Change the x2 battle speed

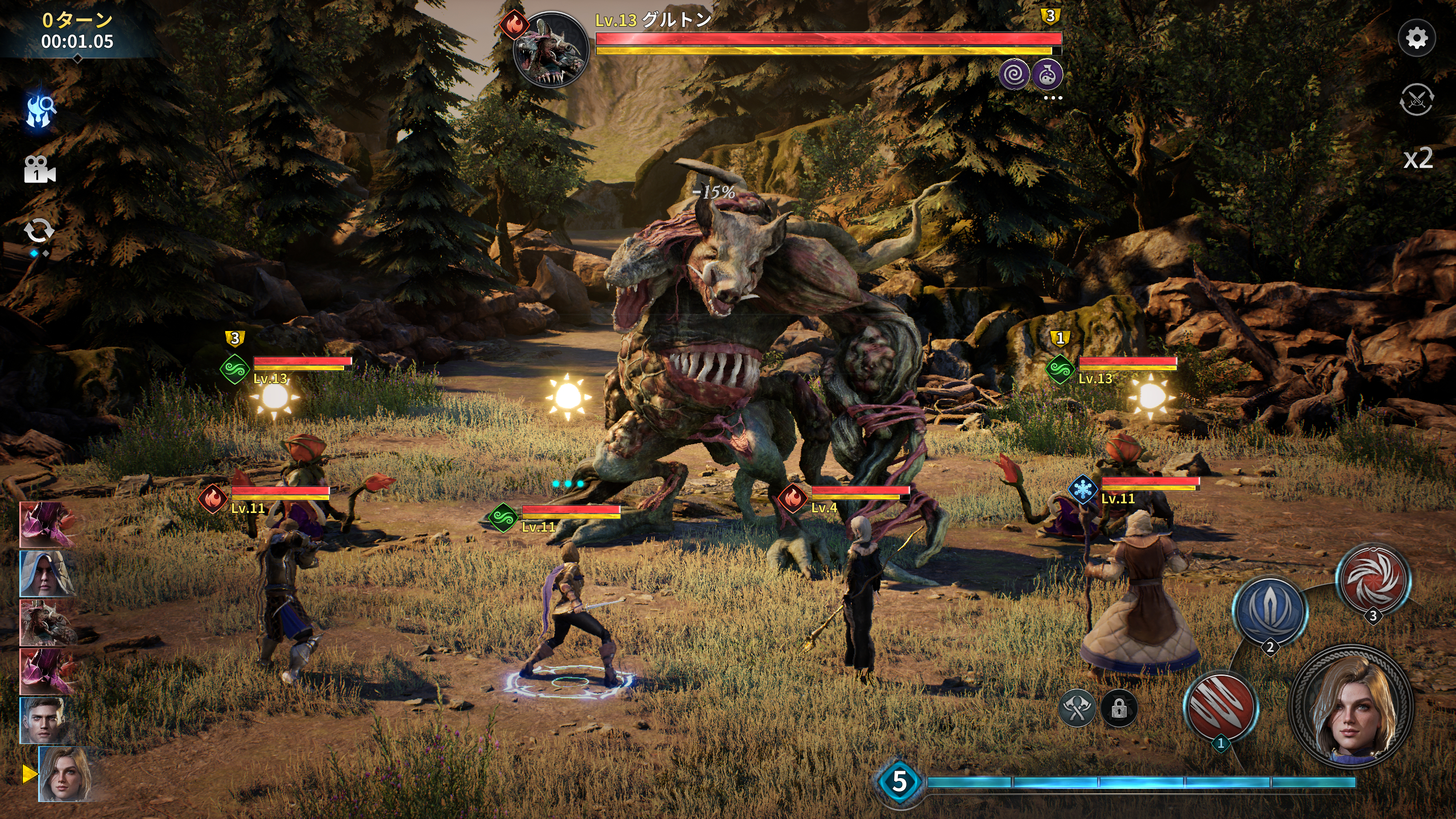tap(1417, 159)
